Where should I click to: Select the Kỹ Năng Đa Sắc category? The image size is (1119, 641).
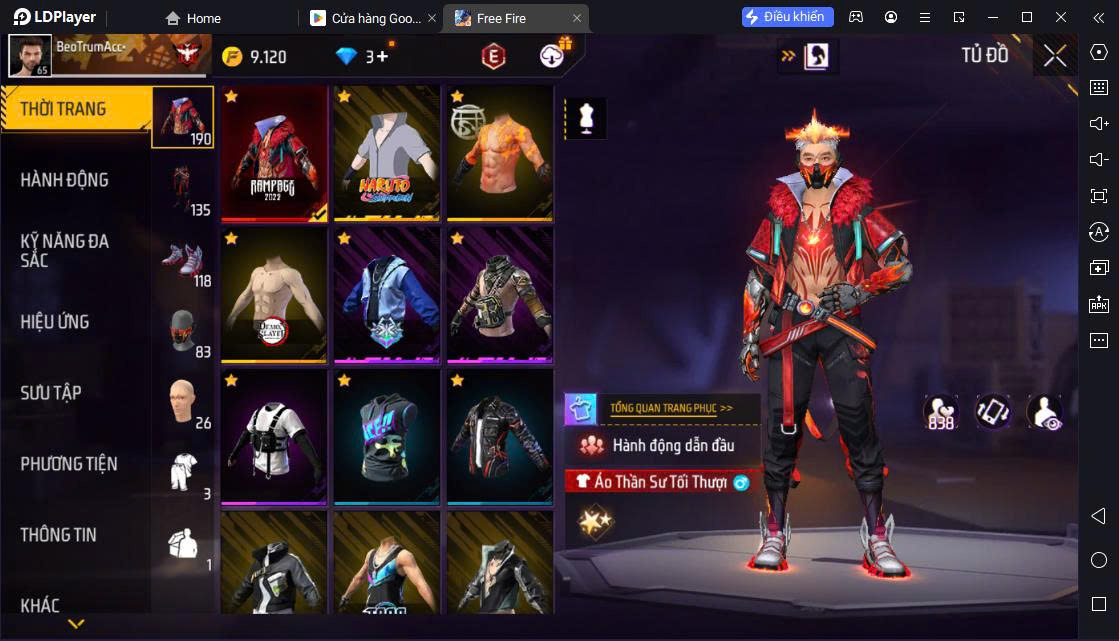pos(65,250)
